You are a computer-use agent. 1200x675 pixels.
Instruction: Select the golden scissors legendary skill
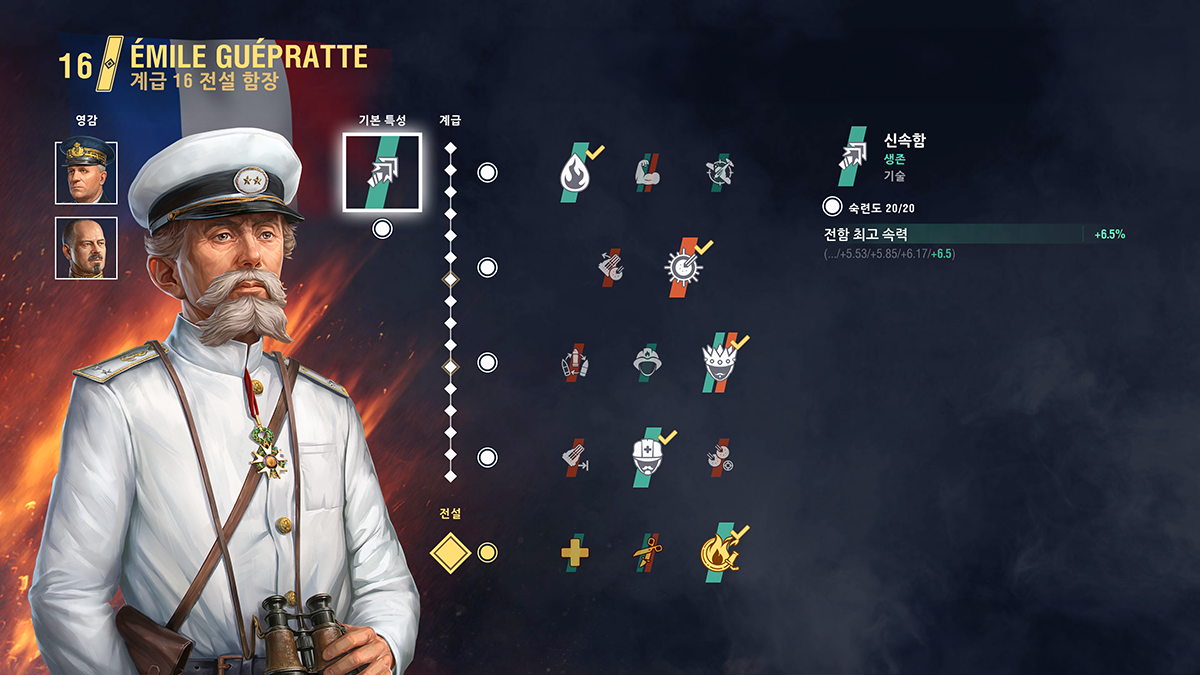[x=646, y=552]
